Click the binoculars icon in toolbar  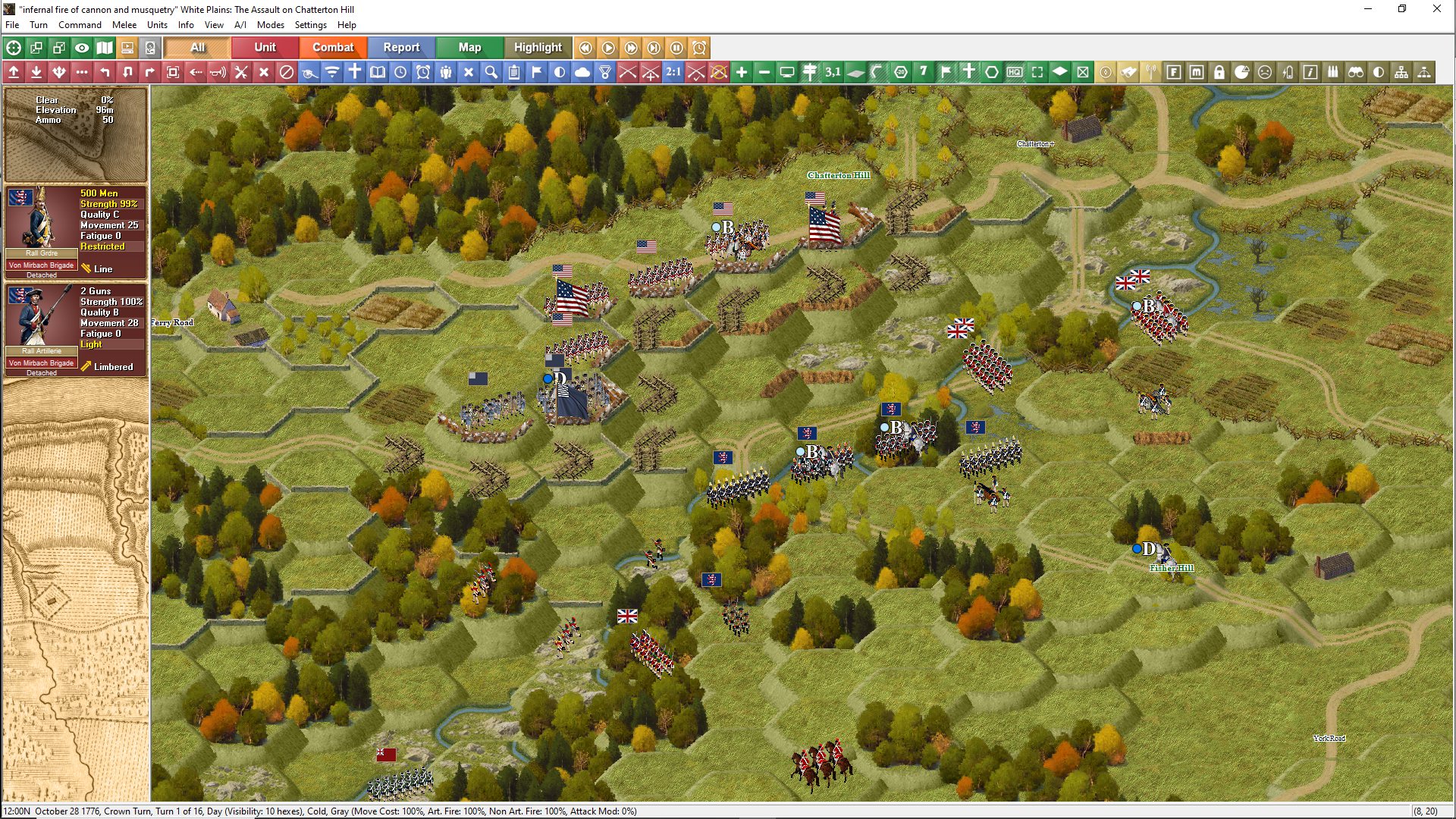[1356, 72]
